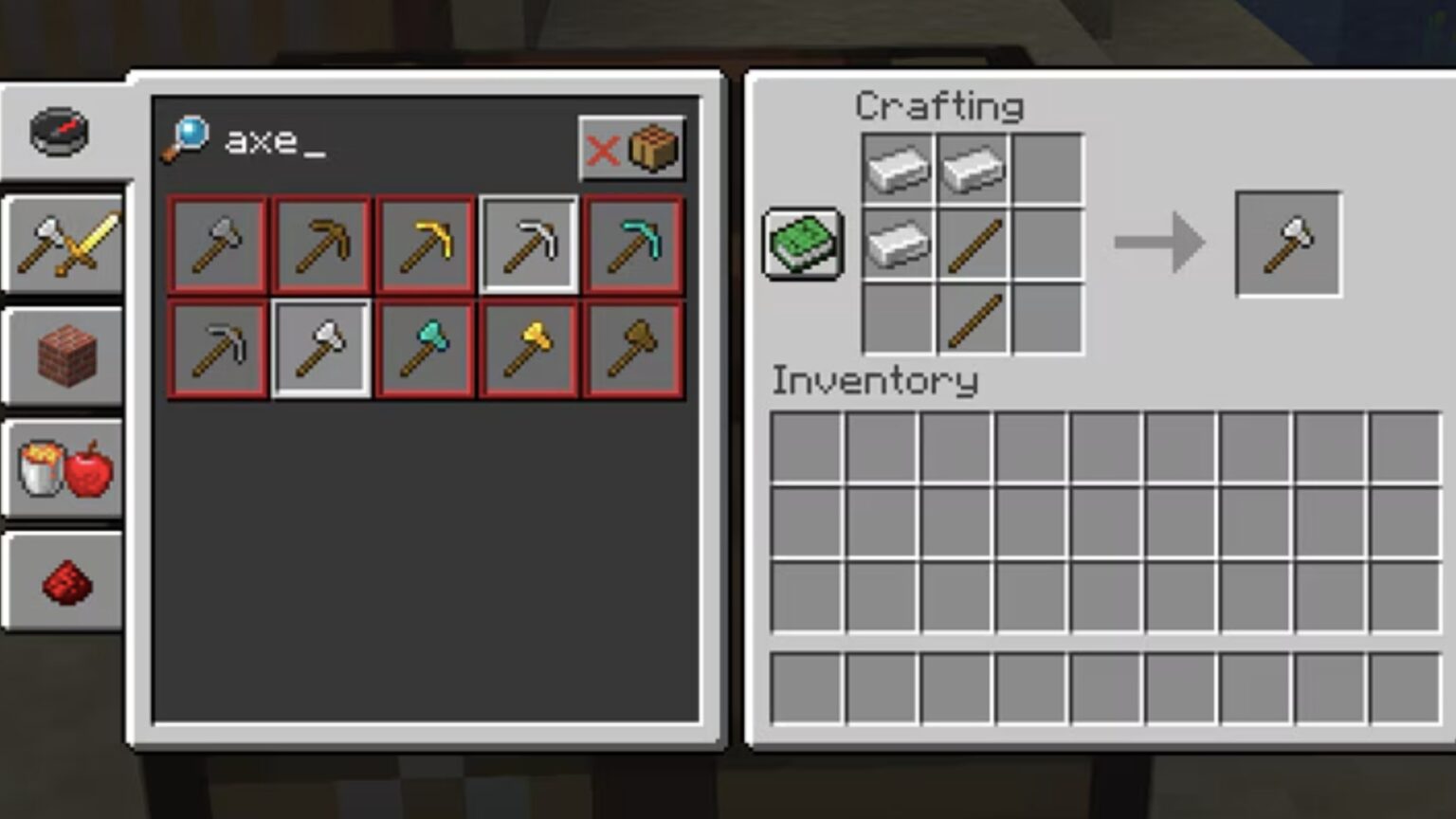Toggle the craftable-only filter with the crafting table icon
The width and height of the screenshot is (1456, 819).
click(x=653, y=150)
